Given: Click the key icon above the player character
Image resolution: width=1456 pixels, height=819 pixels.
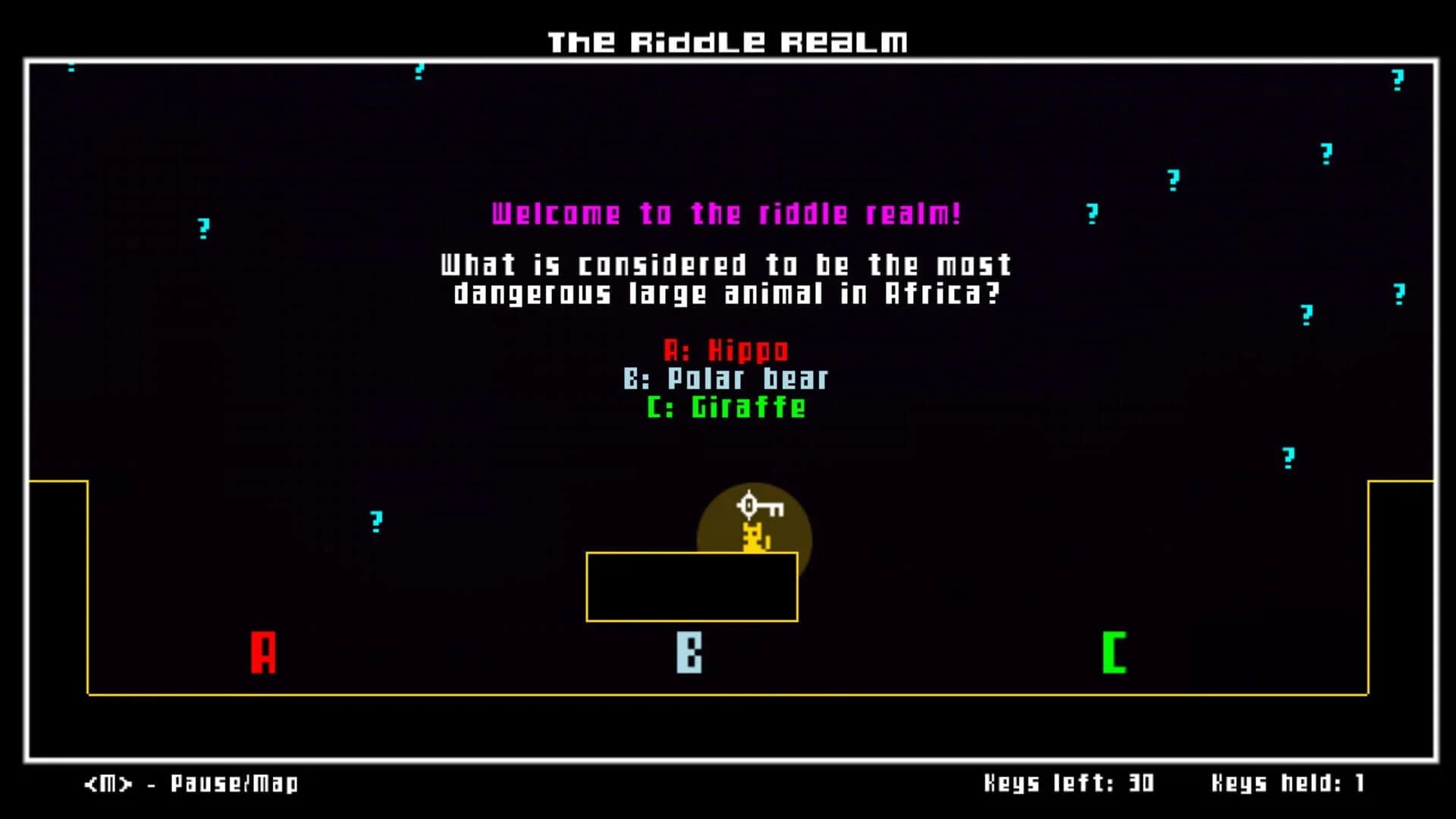Looking at the screenshot, I should (757, 505).
